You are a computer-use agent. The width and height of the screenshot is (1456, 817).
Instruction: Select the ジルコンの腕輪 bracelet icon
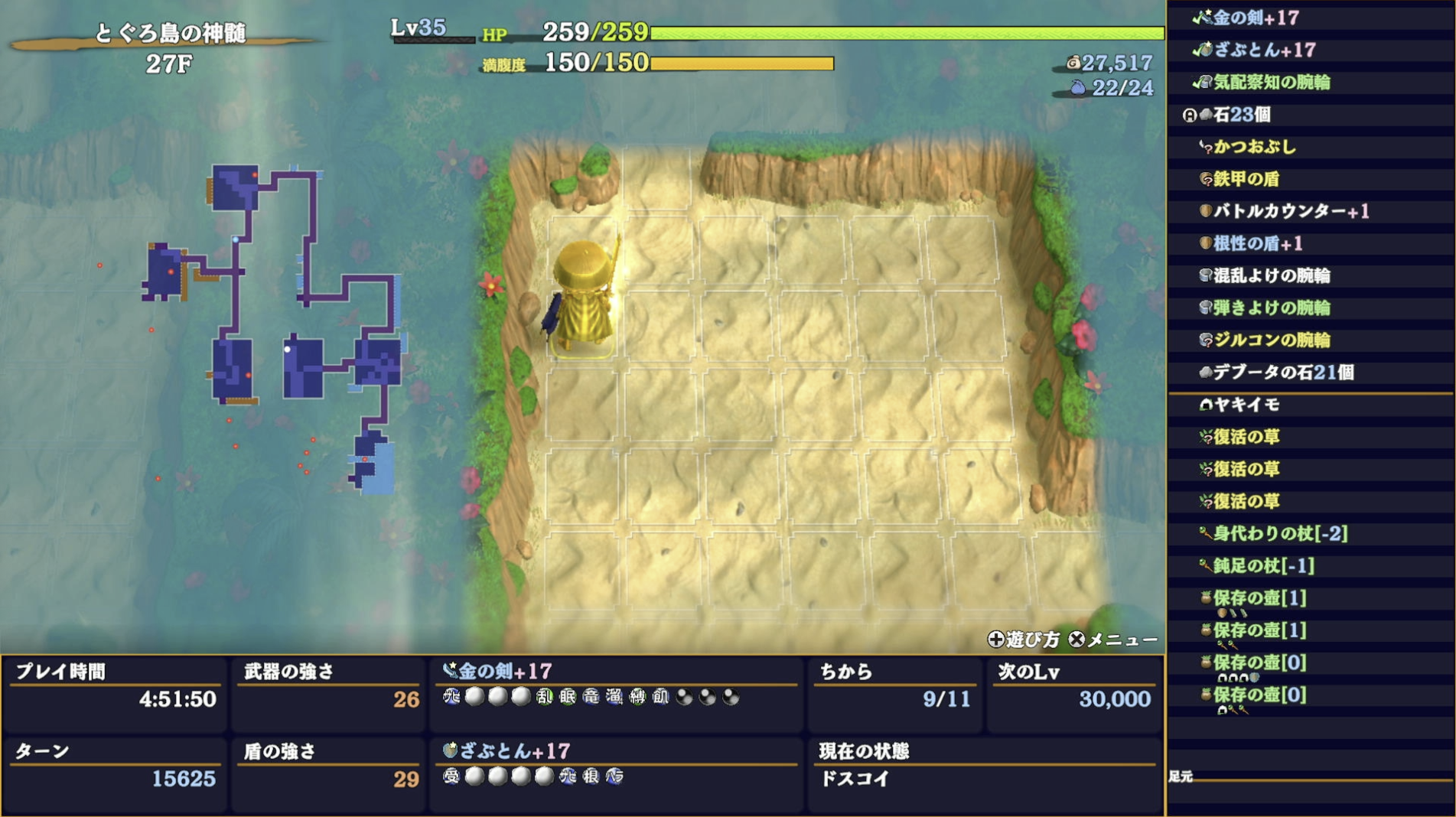pos(1207,339)
